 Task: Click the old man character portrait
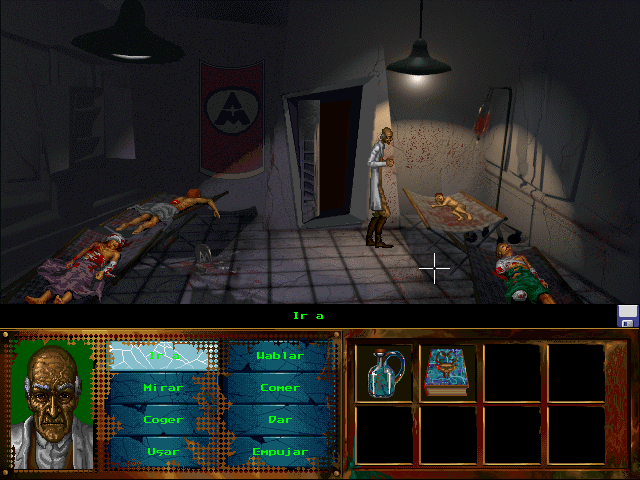[x=51, y=405]
